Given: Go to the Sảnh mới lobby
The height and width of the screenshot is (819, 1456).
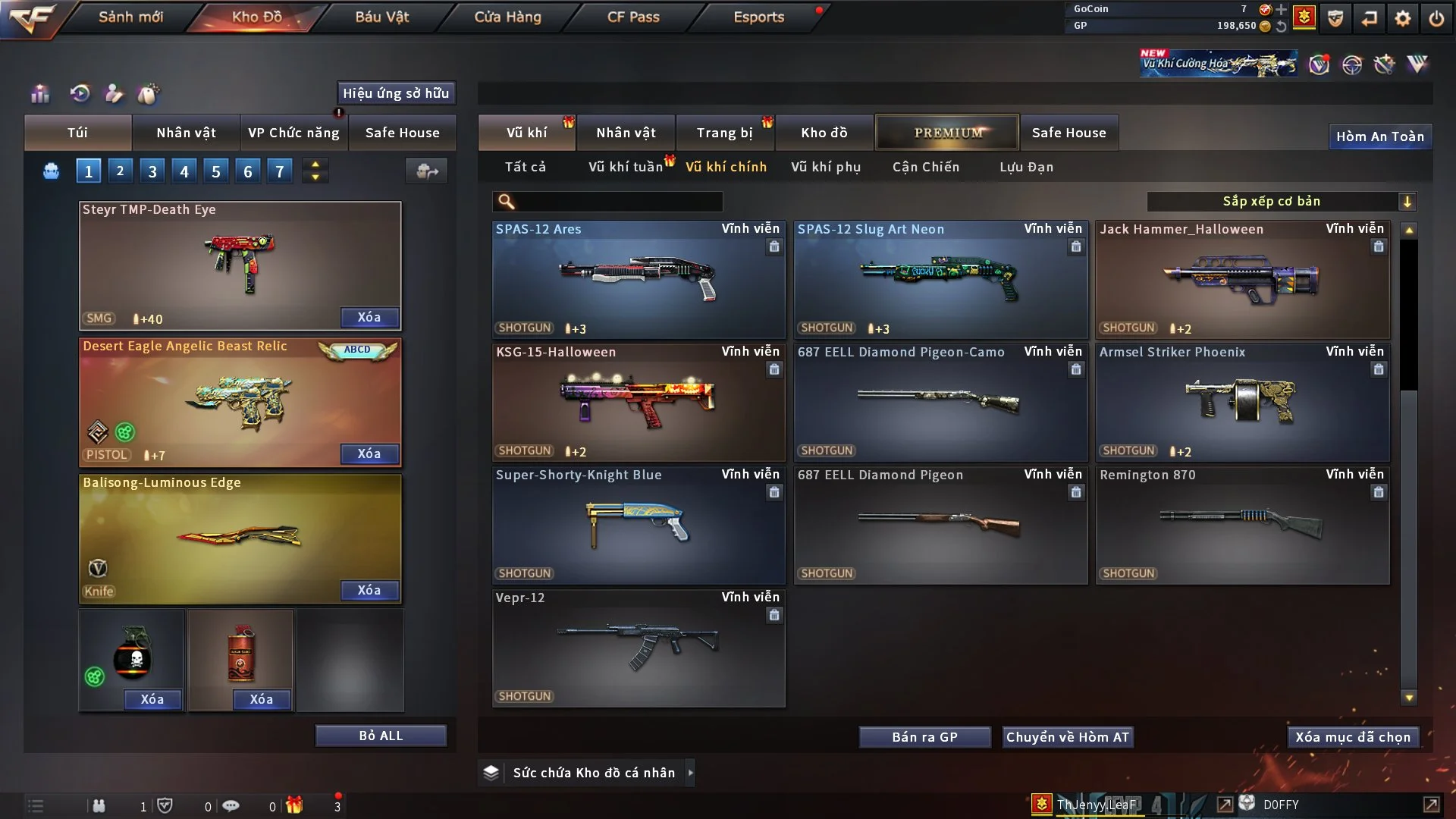Looking at the screenshot, I should click(130, 17).
